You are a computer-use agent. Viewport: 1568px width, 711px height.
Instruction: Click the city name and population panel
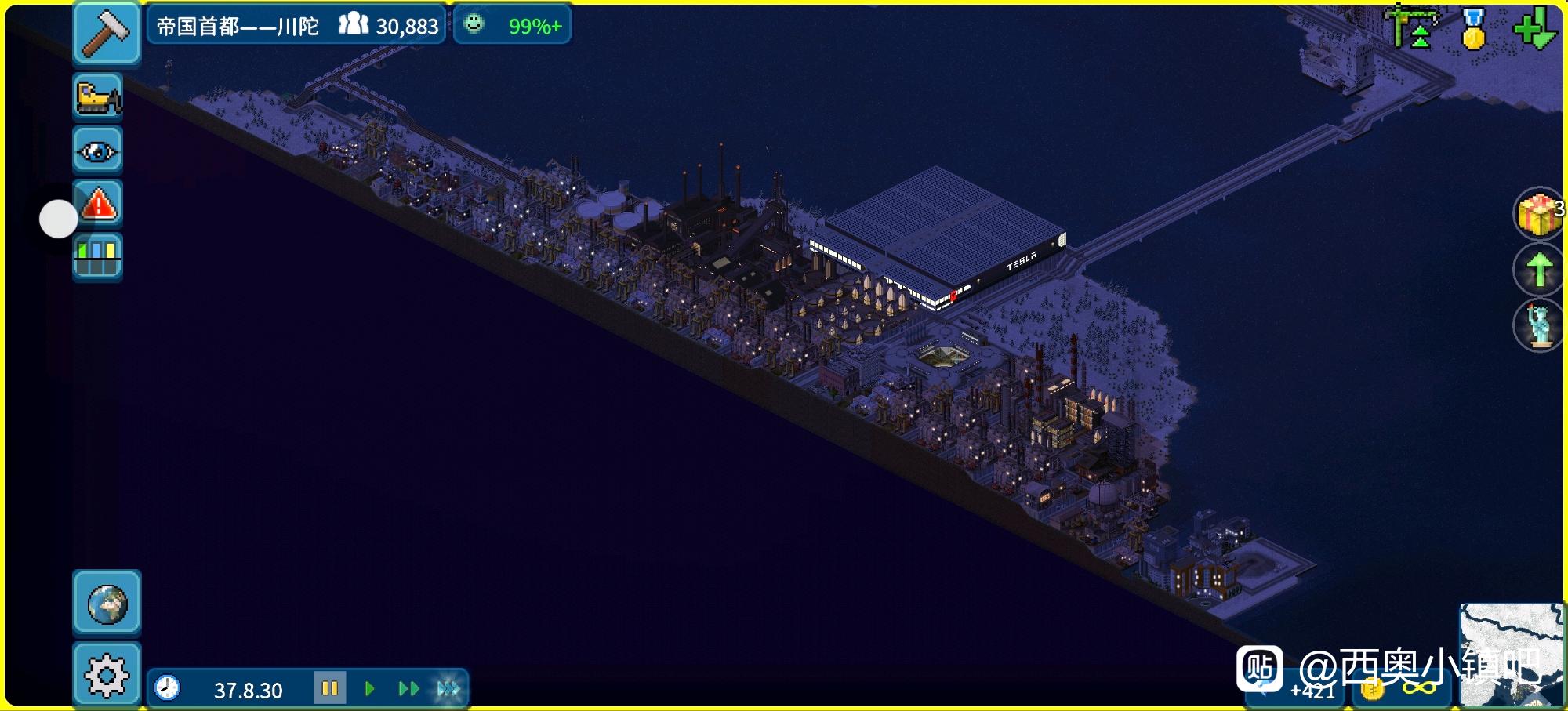click(296, 26)
